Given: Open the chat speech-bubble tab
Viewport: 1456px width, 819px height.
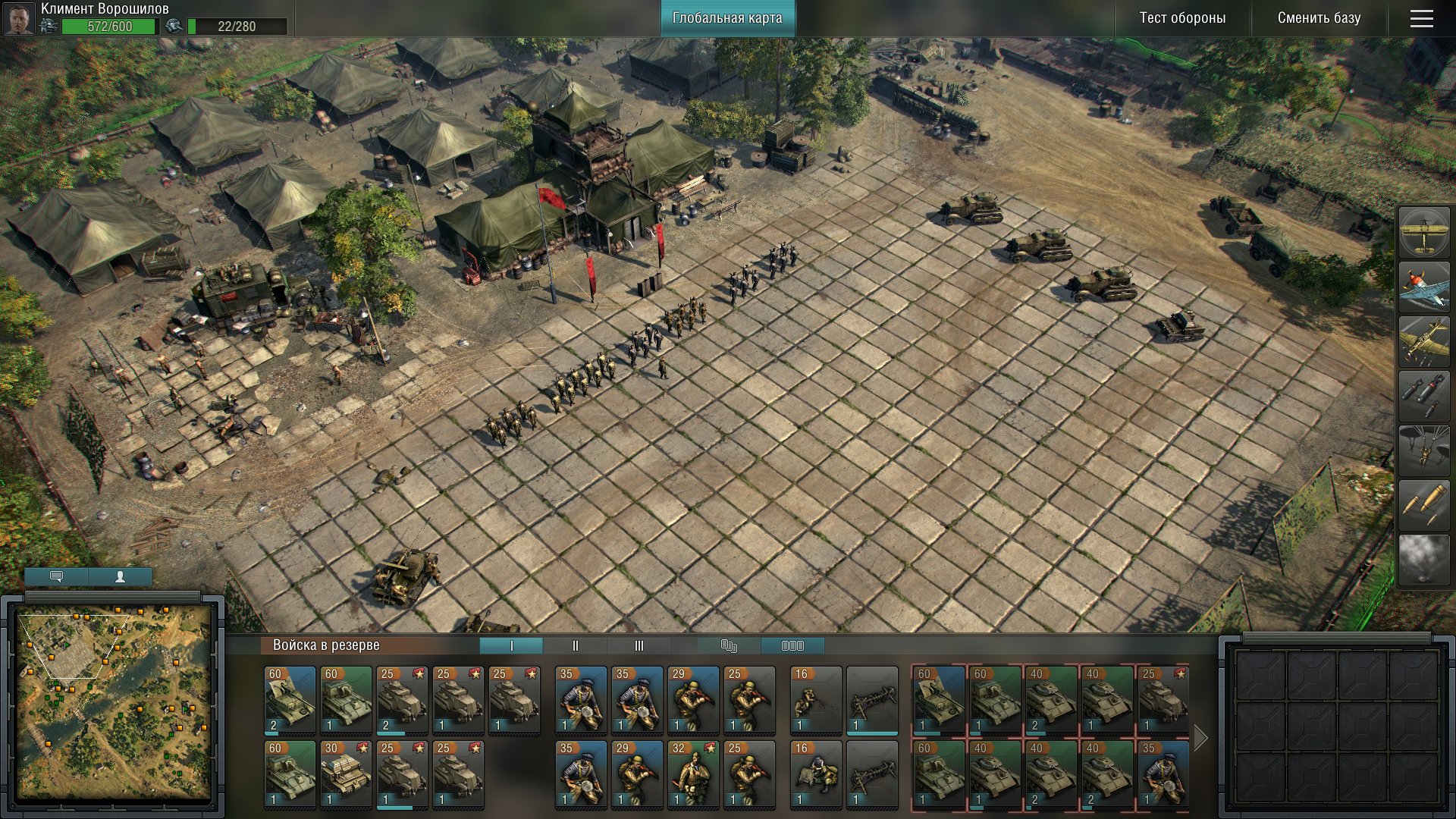Looking at the screenshot, I should coord(56,577).
